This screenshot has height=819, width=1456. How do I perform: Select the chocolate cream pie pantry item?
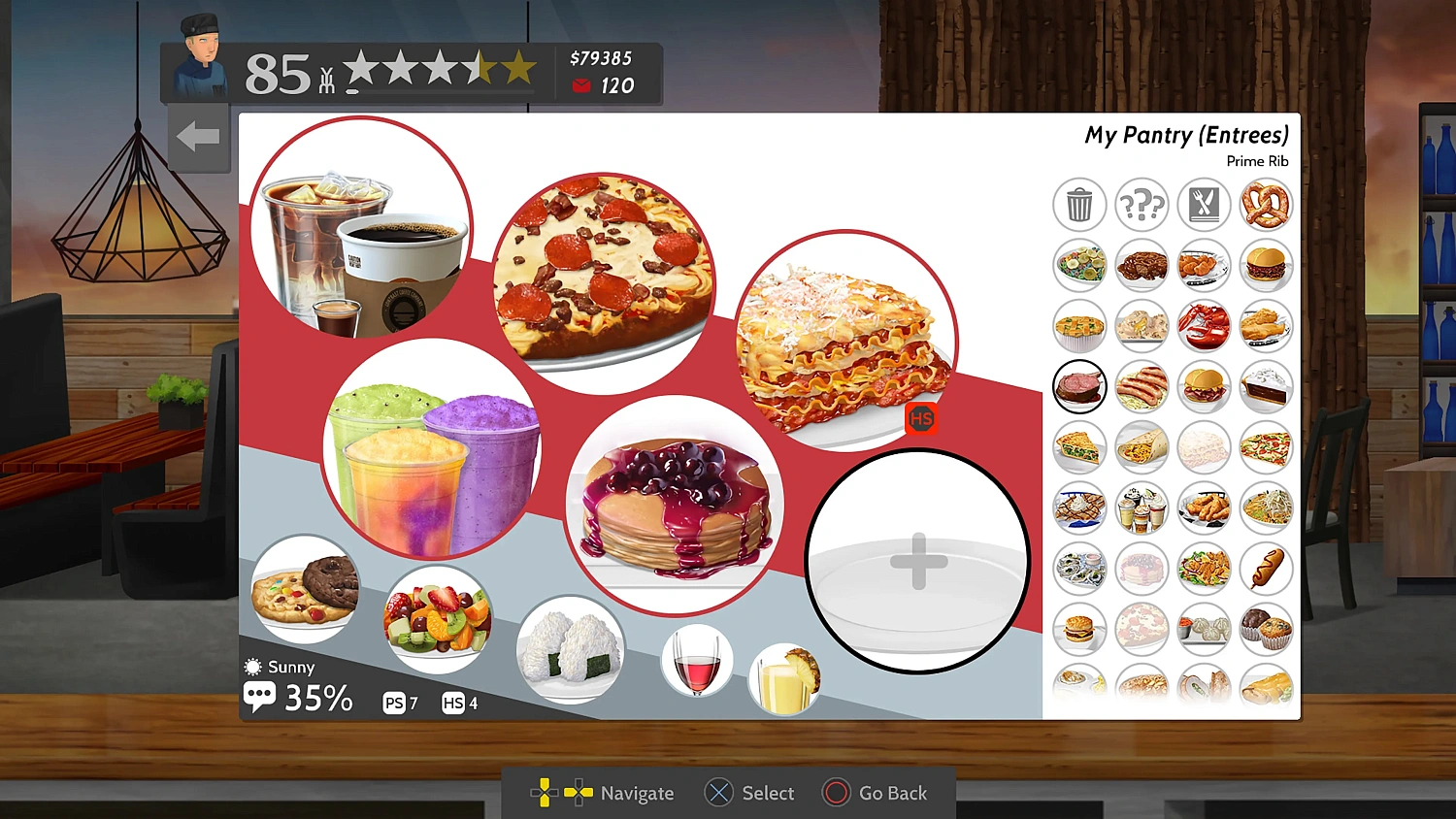click(1266, 386)
